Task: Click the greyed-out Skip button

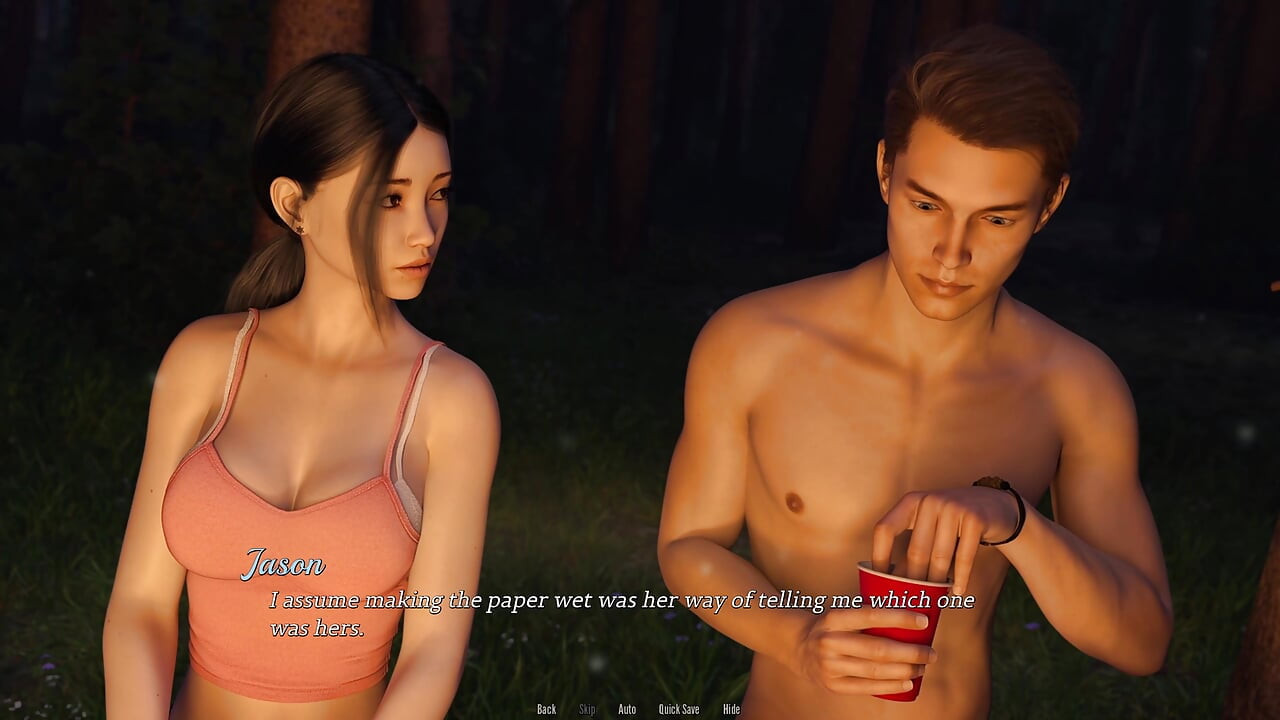Action: (x=587, y=709)
